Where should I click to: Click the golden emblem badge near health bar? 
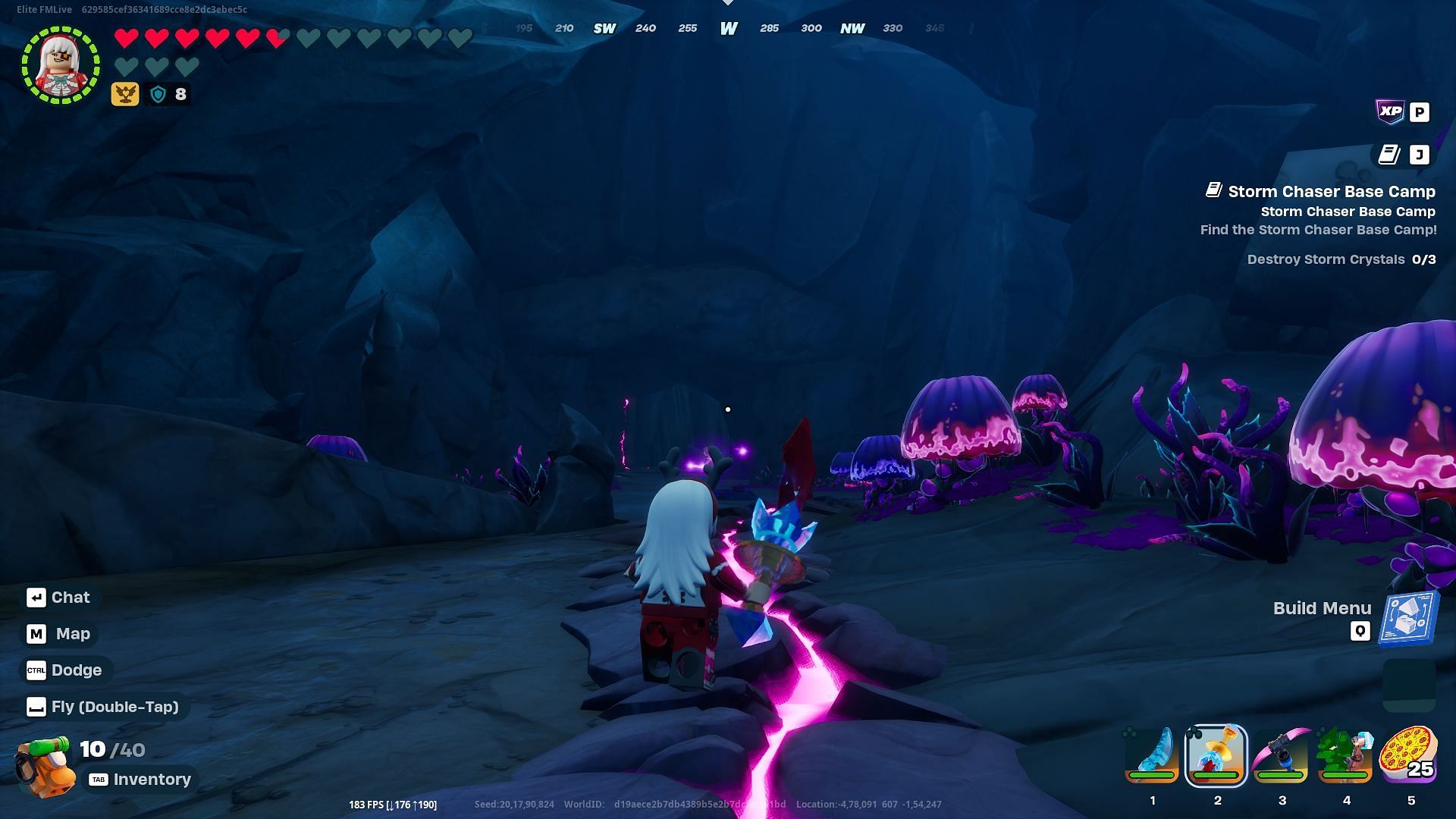coord(125,94)
